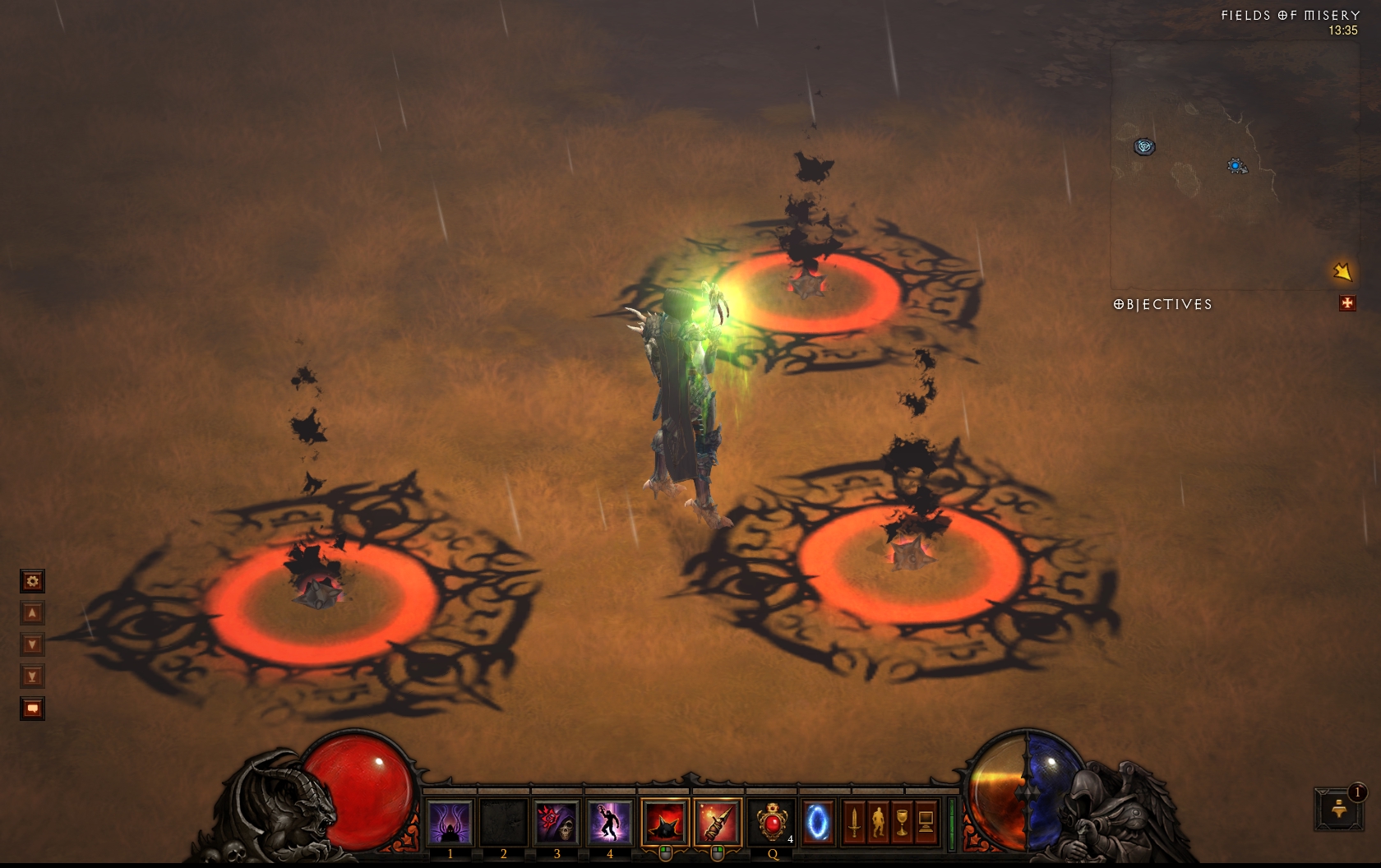The height and width of the screenshot is (868, 1381).
Task: Click the golden chalice menu button
Action: 902,821
